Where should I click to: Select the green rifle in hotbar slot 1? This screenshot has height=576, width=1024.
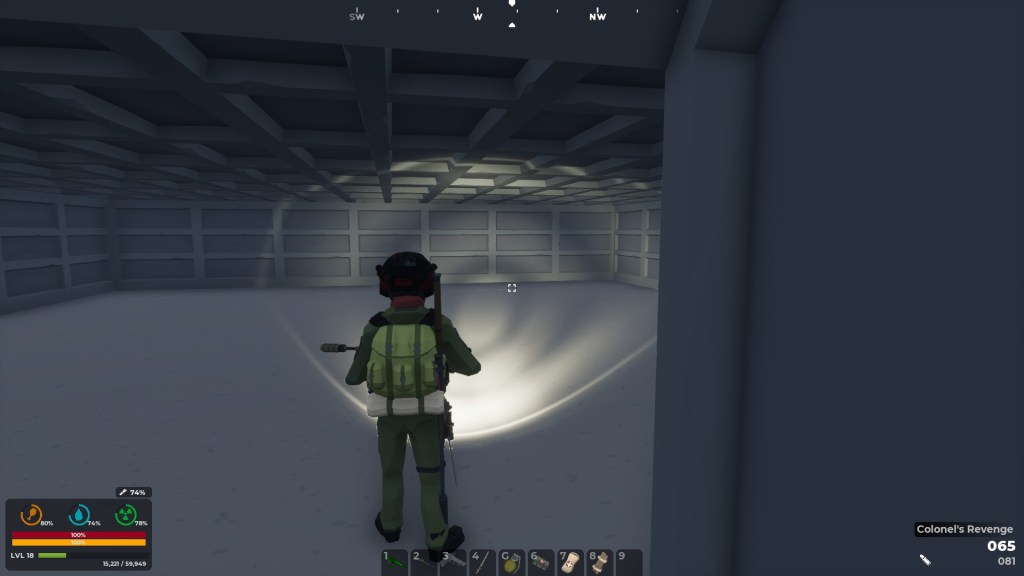coord(395,563)
